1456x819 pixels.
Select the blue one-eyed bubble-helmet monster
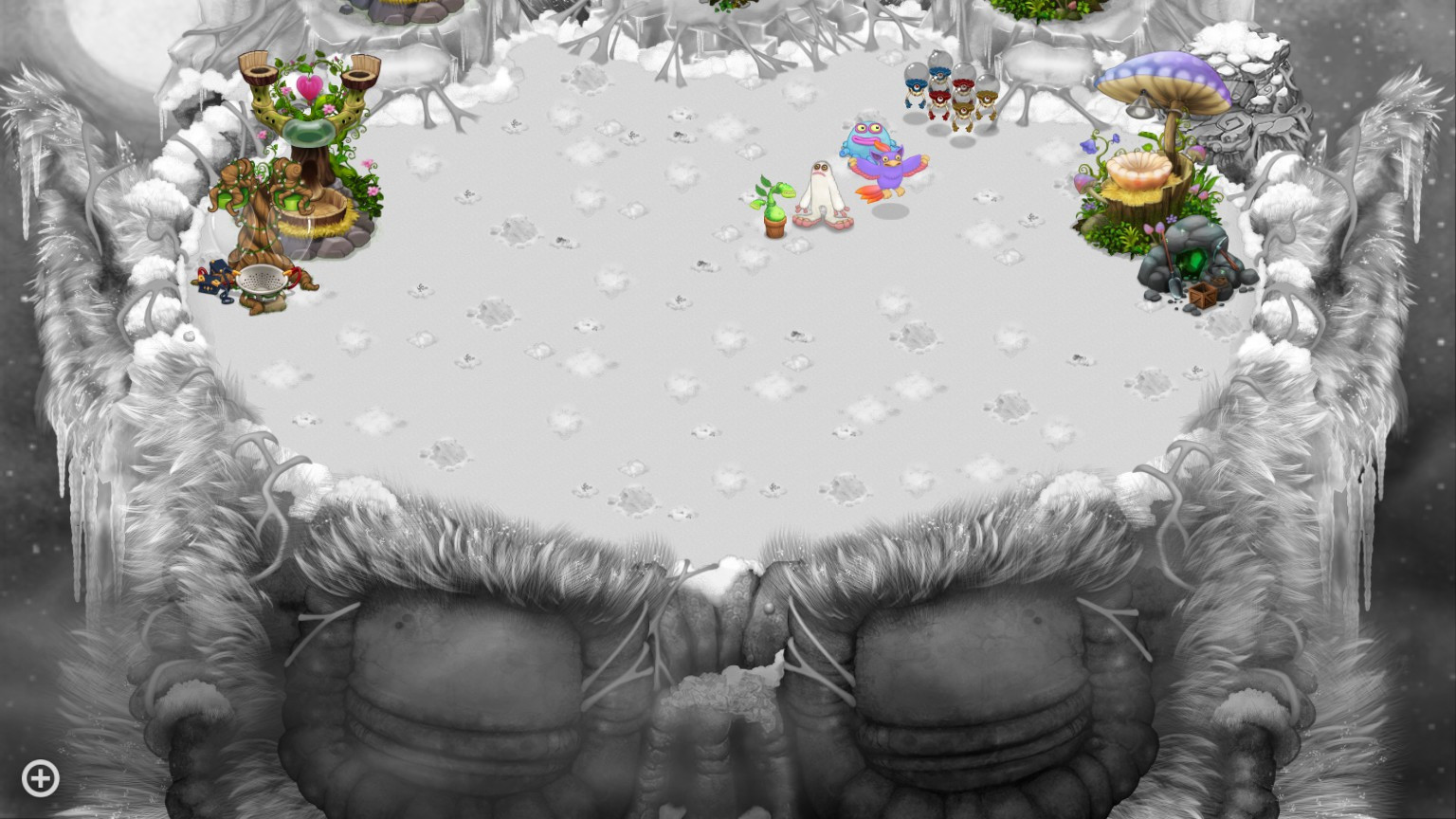point(916,87)
